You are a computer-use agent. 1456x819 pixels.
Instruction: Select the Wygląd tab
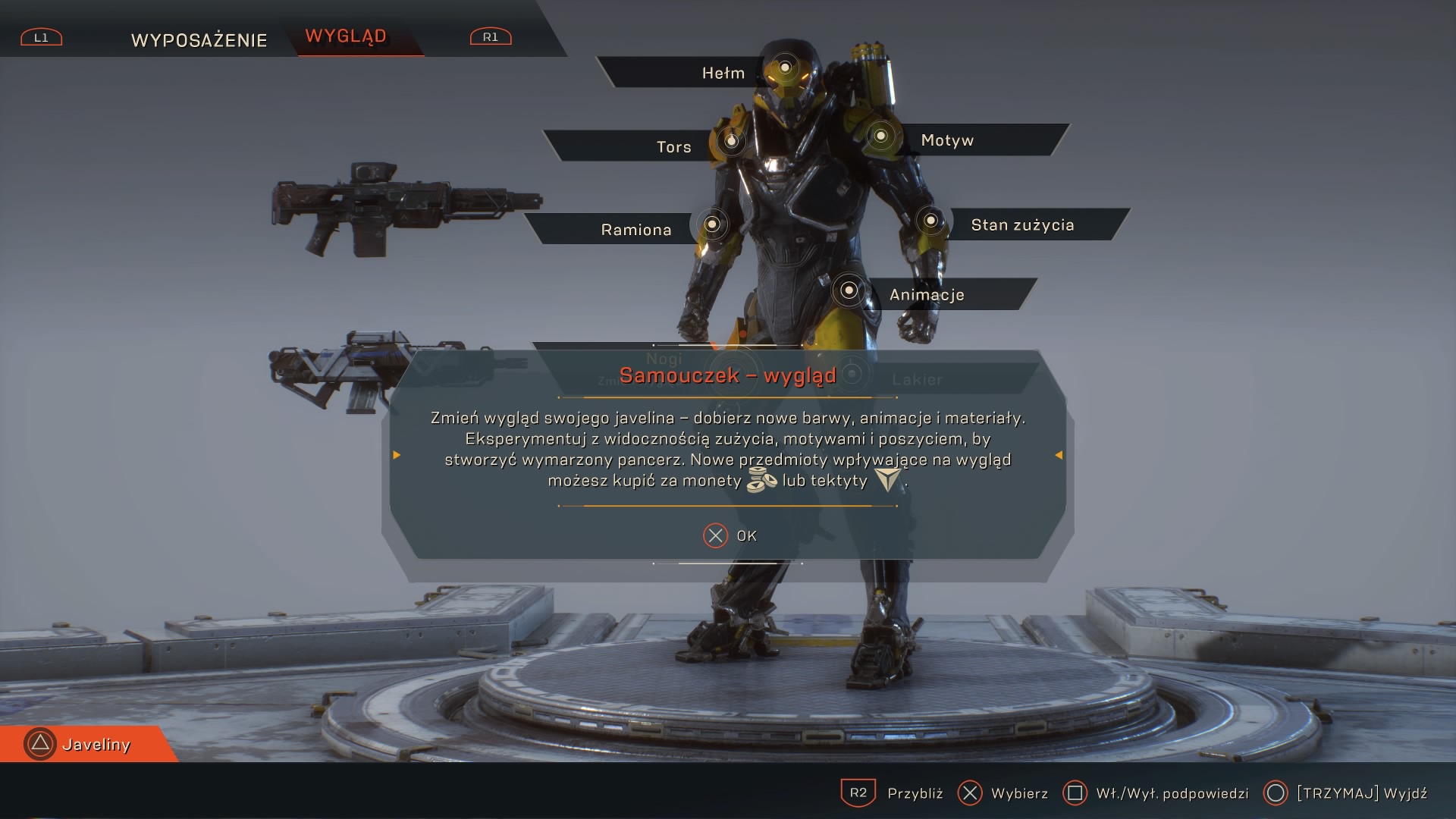(346, 36)
